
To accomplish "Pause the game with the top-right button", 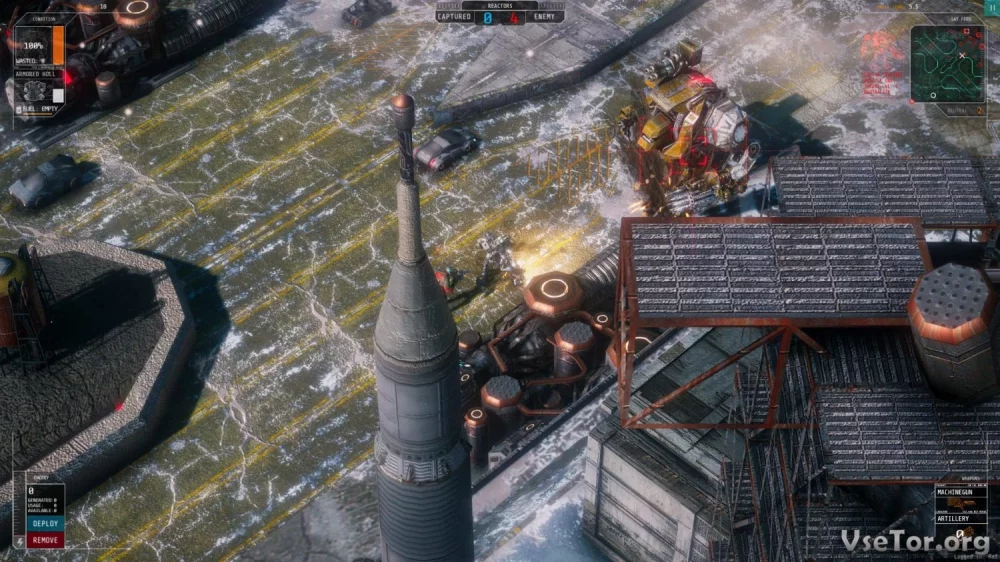I will click(x=992, y=6).
